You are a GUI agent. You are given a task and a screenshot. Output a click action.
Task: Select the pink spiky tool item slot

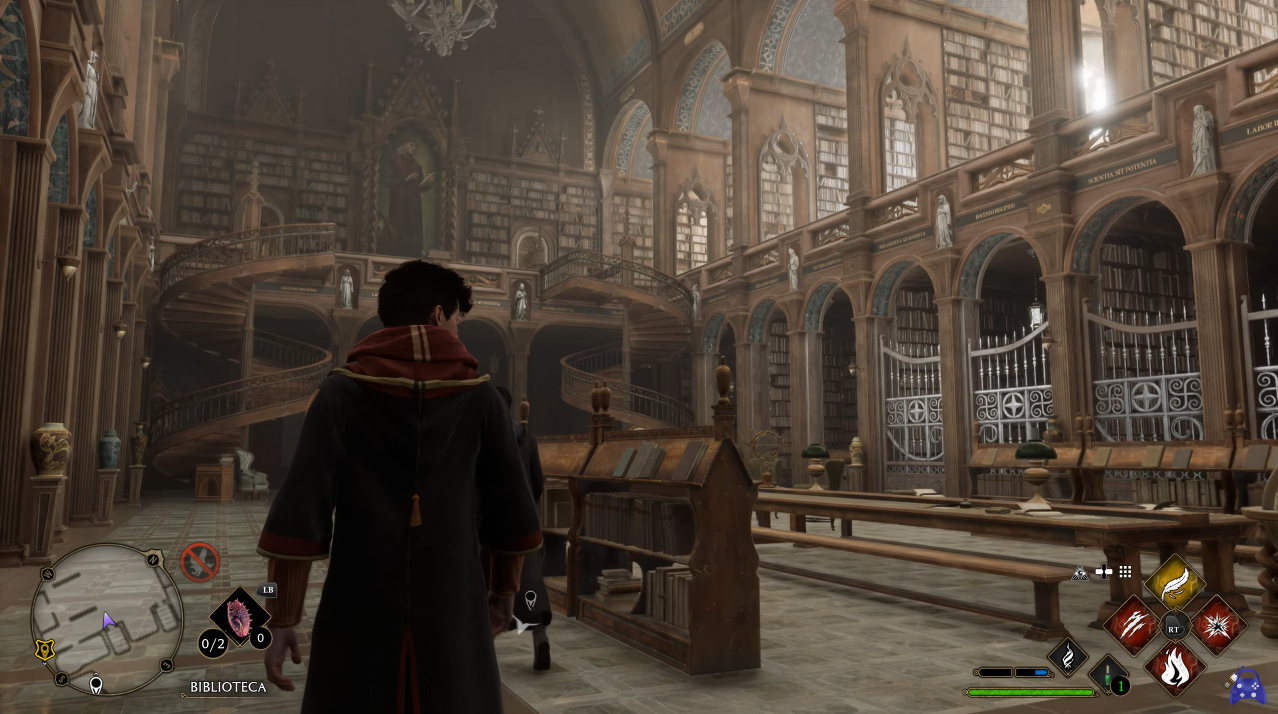tap(241, 614)
